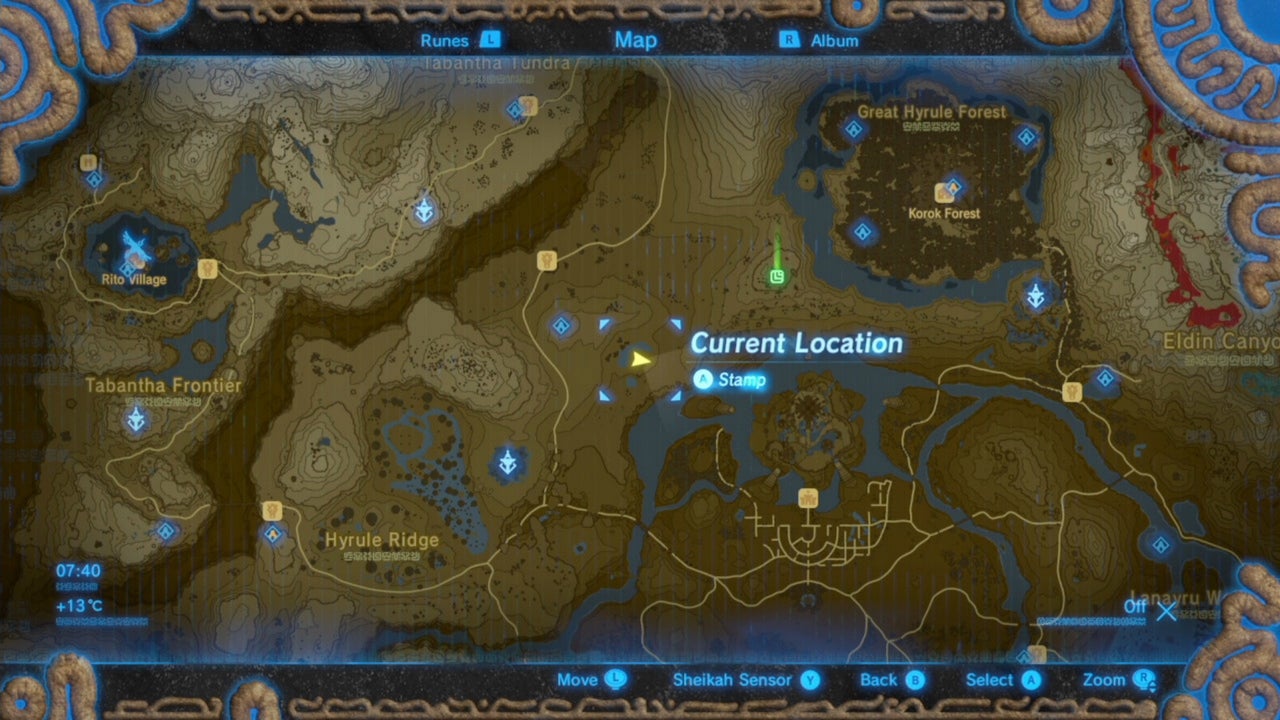Select the green waypoint pin near Great Hyrule Forest
Viewport: 1280px width, 720px height.
tap(777, 274)
